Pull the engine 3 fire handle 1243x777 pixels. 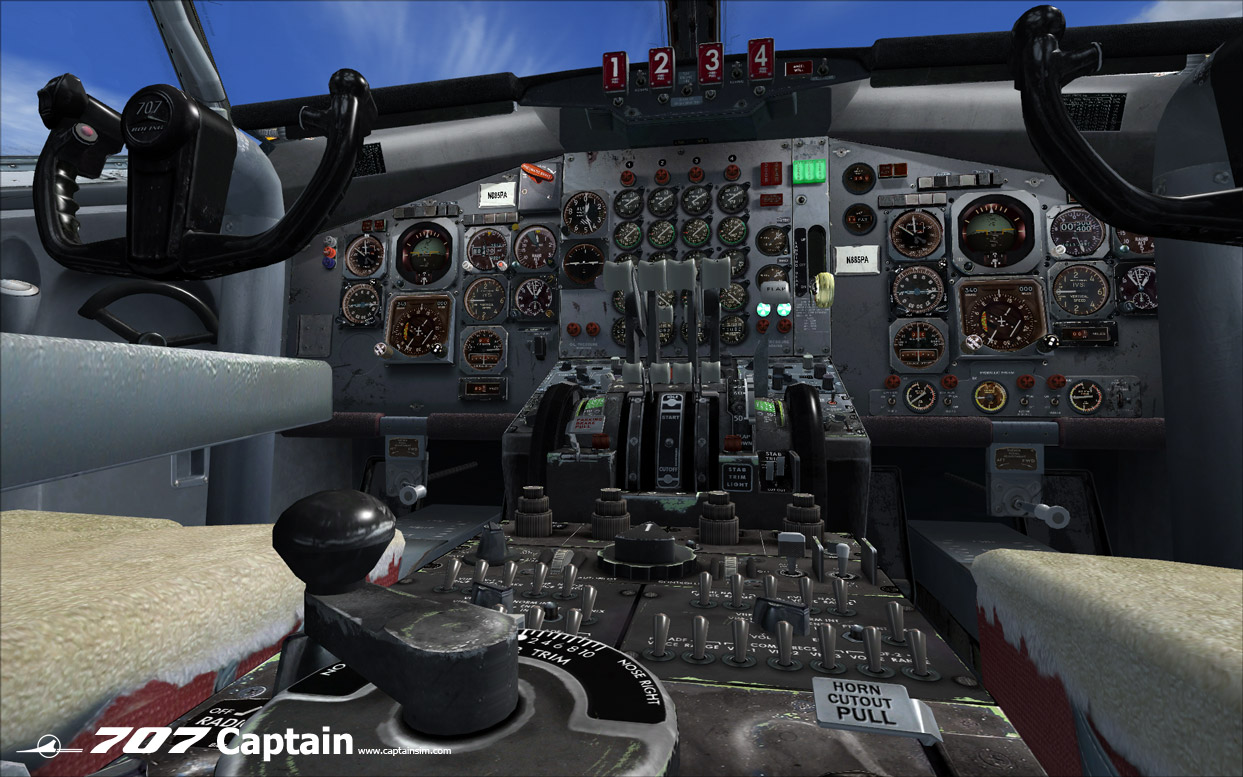click(710, 63)
